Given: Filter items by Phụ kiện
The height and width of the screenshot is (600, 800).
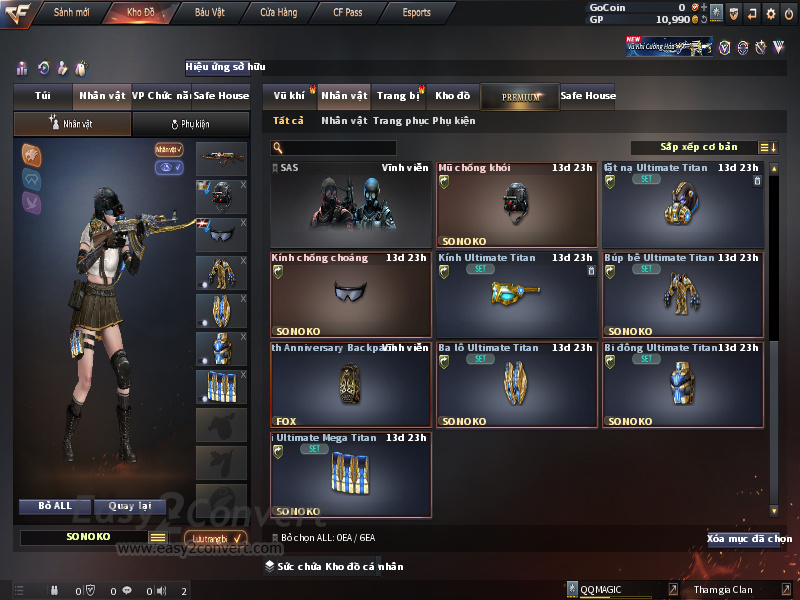Looking at the screenshot, I should [x=454, y=121].
